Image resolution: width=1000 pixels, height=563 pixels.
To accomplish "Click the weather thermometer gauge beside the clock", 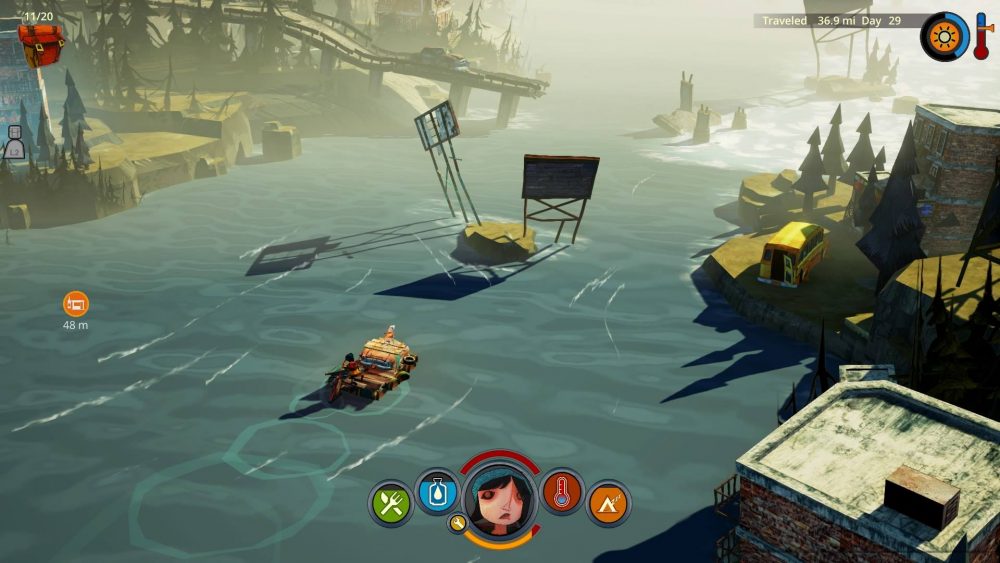I will (x=984, y=37).
